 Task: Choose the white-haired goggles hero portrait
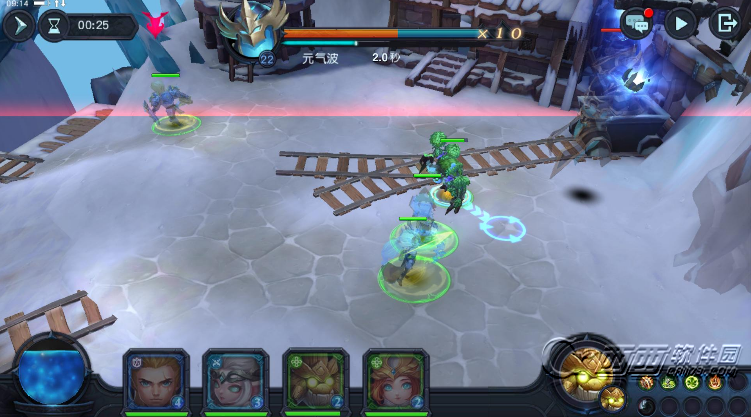point(233,378)
